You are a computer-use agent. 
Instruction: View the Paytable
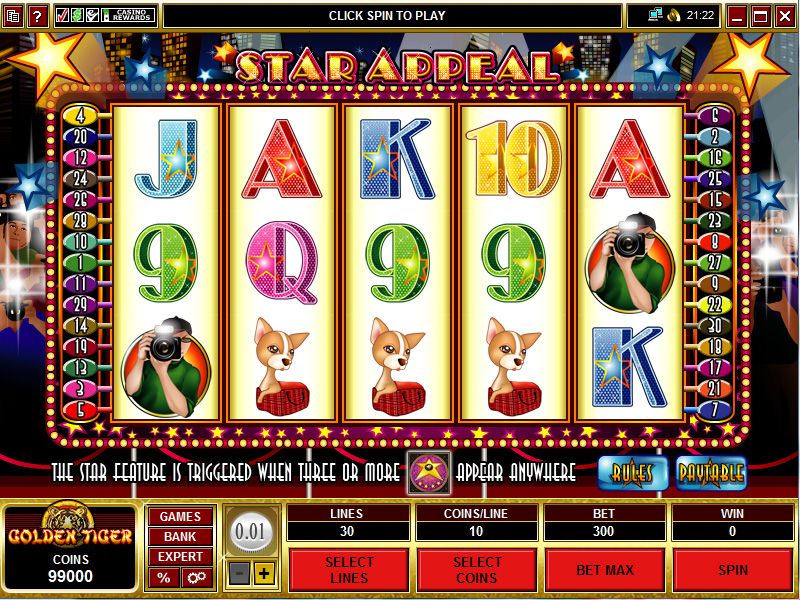tap(711, 472)
